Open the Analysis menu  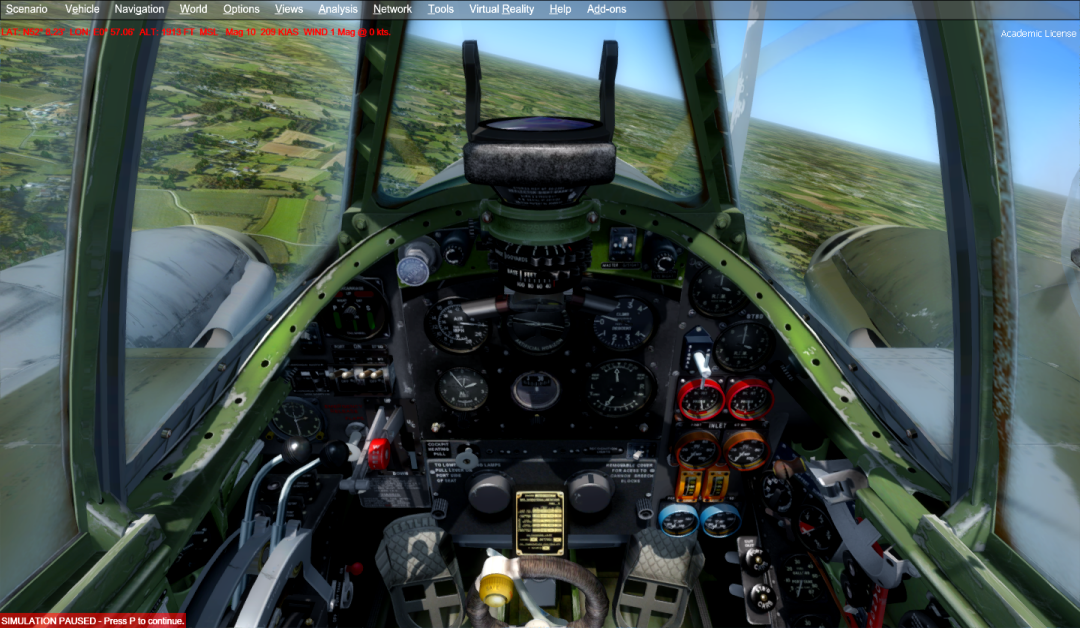tap(338, 9)
